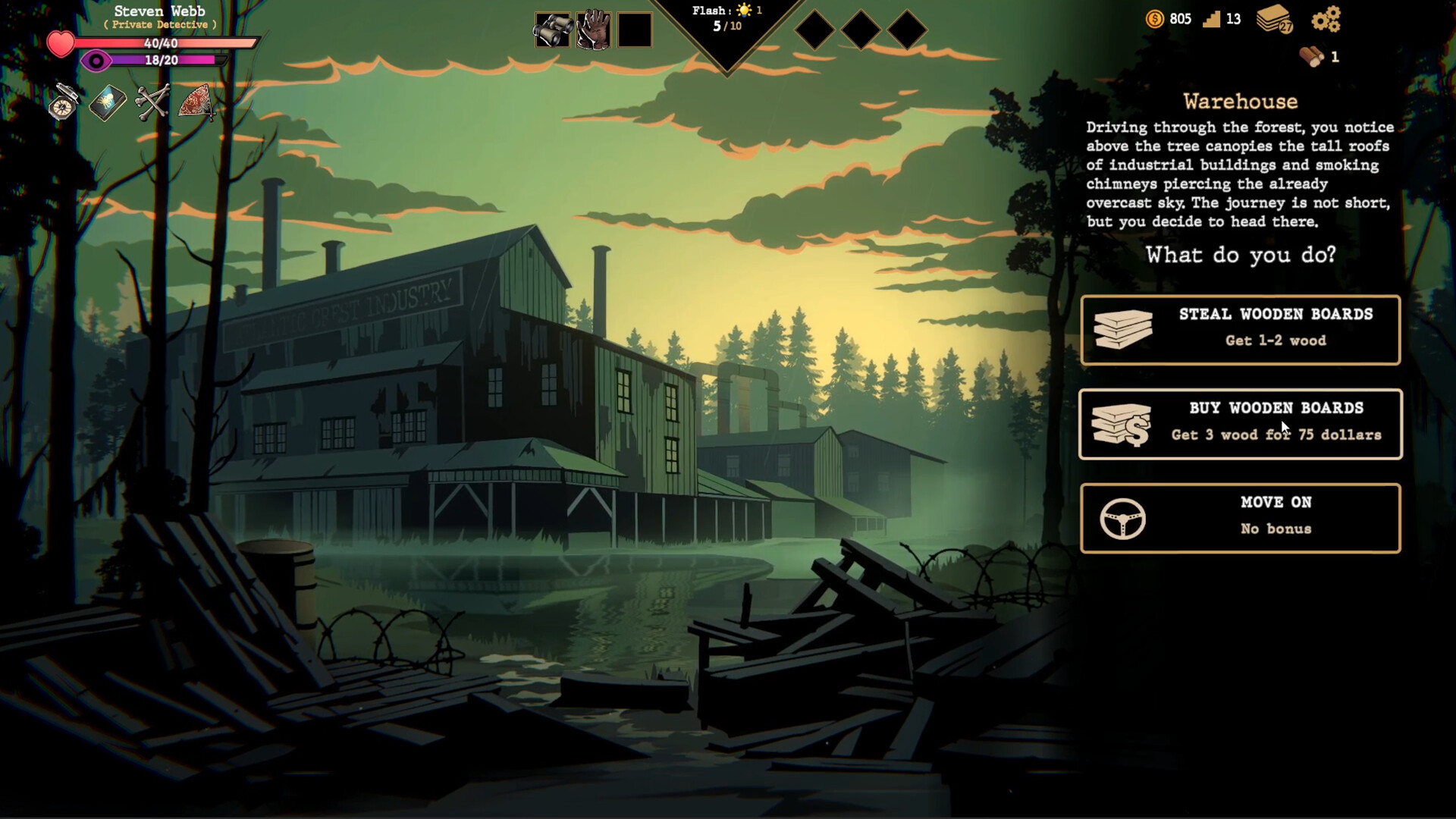Viewport: 1456px width, 819px height.
Task: Click the binoculars equipment slot
Action: (x=553, y=30)
